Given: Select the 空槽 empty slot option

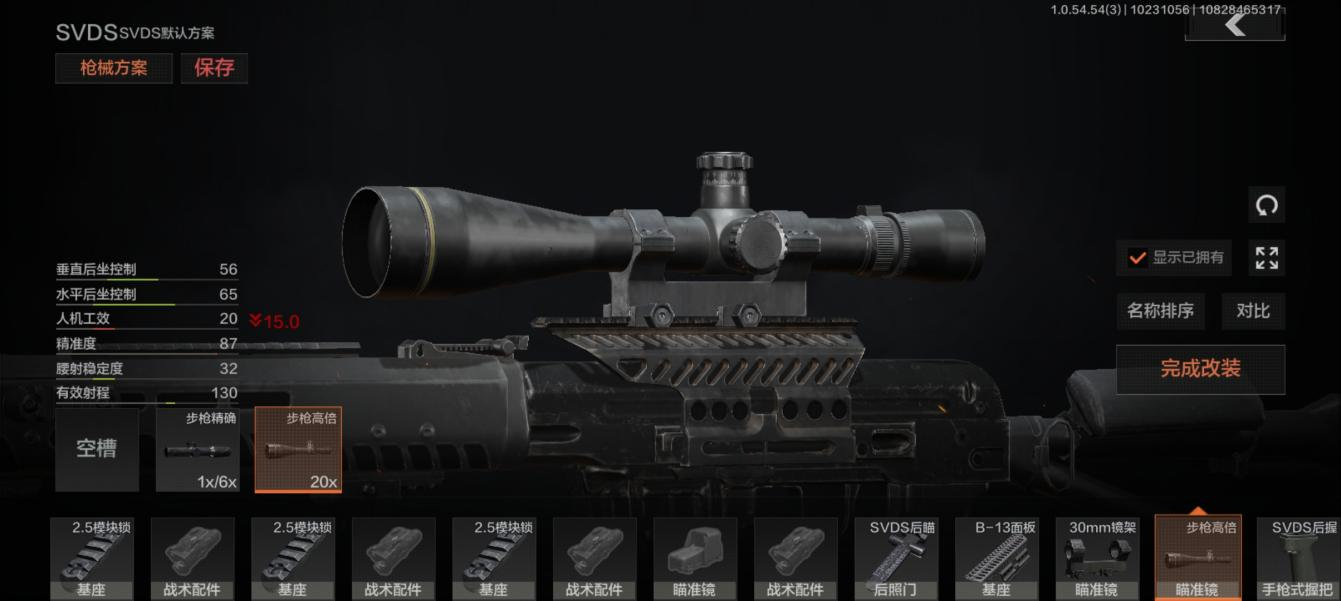Looking at the screenshot, I should [97, 449].
